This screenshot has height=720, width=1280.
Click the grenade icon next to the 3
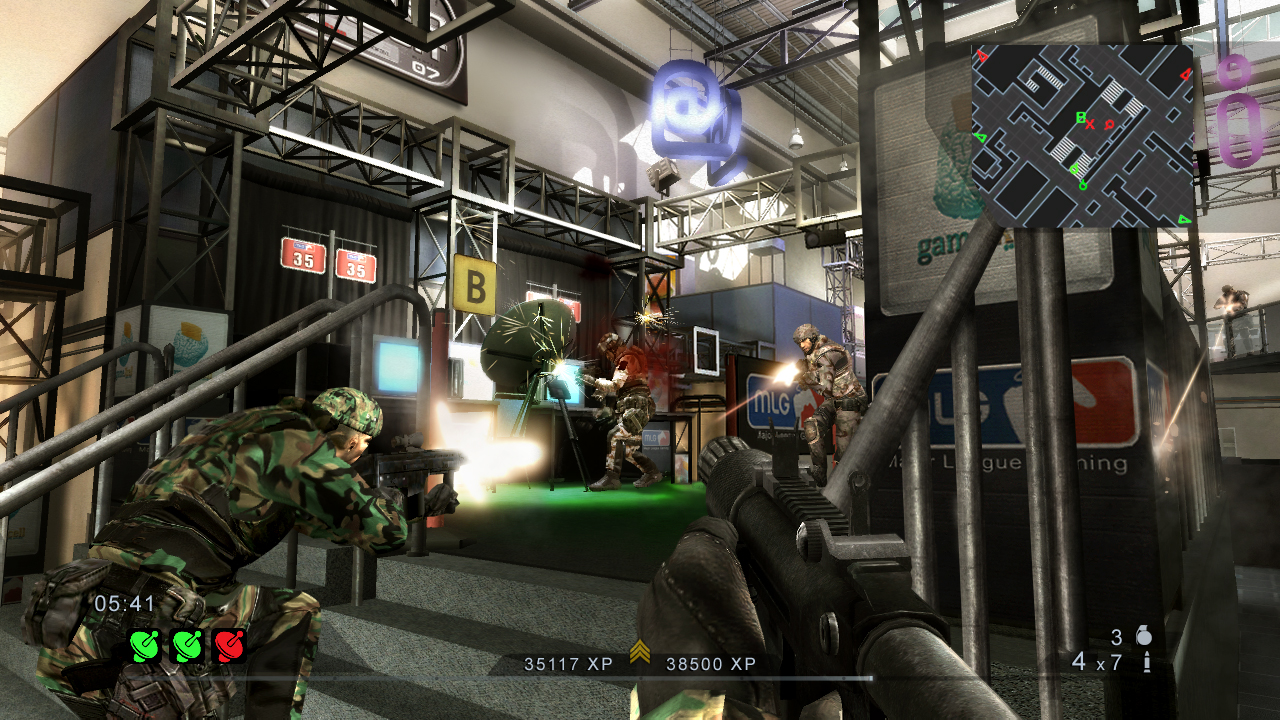click(1146, 637)
